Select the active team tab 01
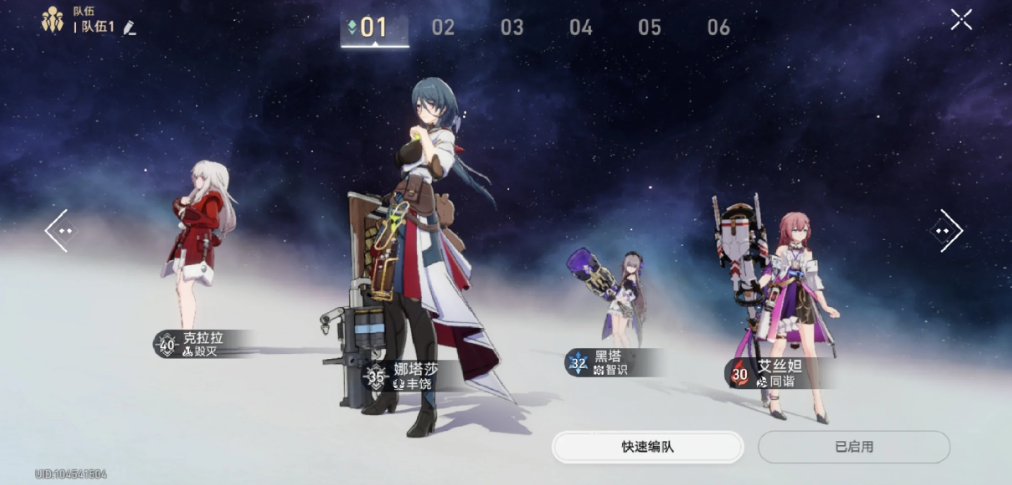Viewport: 1012px width, 485px height. pyautogui.click(x=374, y=28)
